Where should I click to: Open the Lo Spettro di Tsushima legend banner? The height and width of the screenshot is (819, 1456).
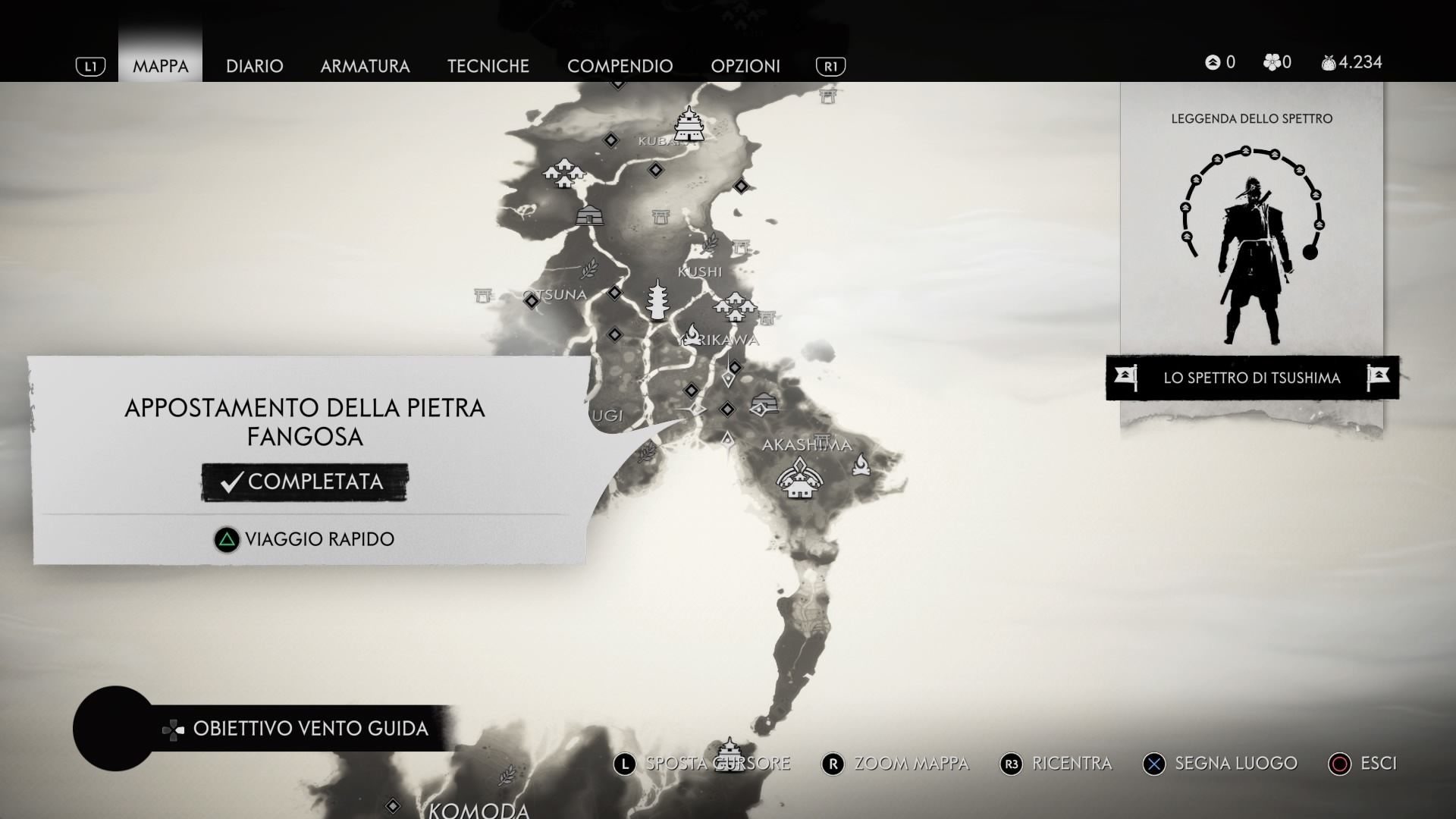(x=1251, y=378)
